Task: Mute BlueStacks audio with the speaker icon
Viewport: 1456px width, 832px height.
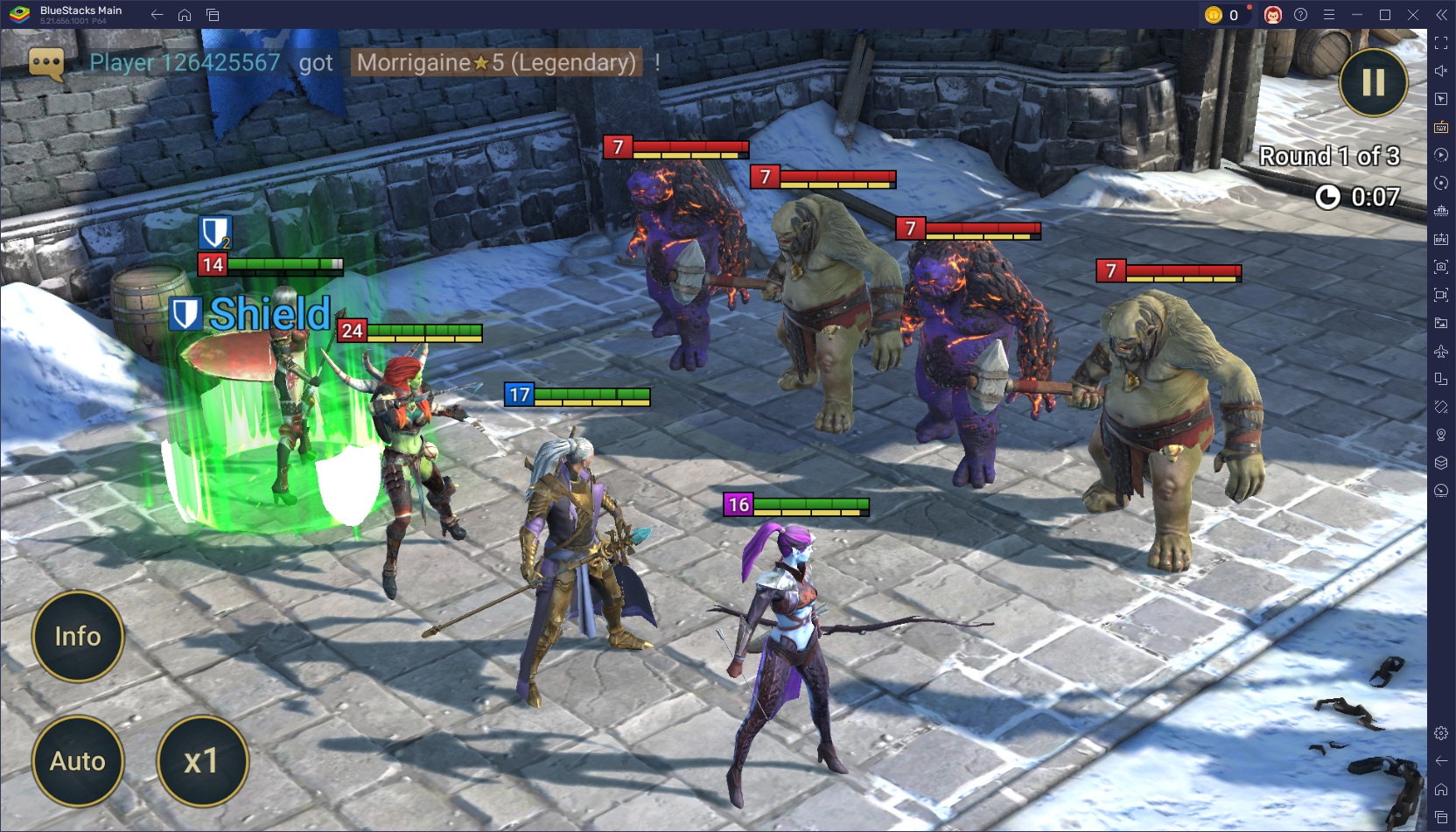Action: (x=1440, y=71)
